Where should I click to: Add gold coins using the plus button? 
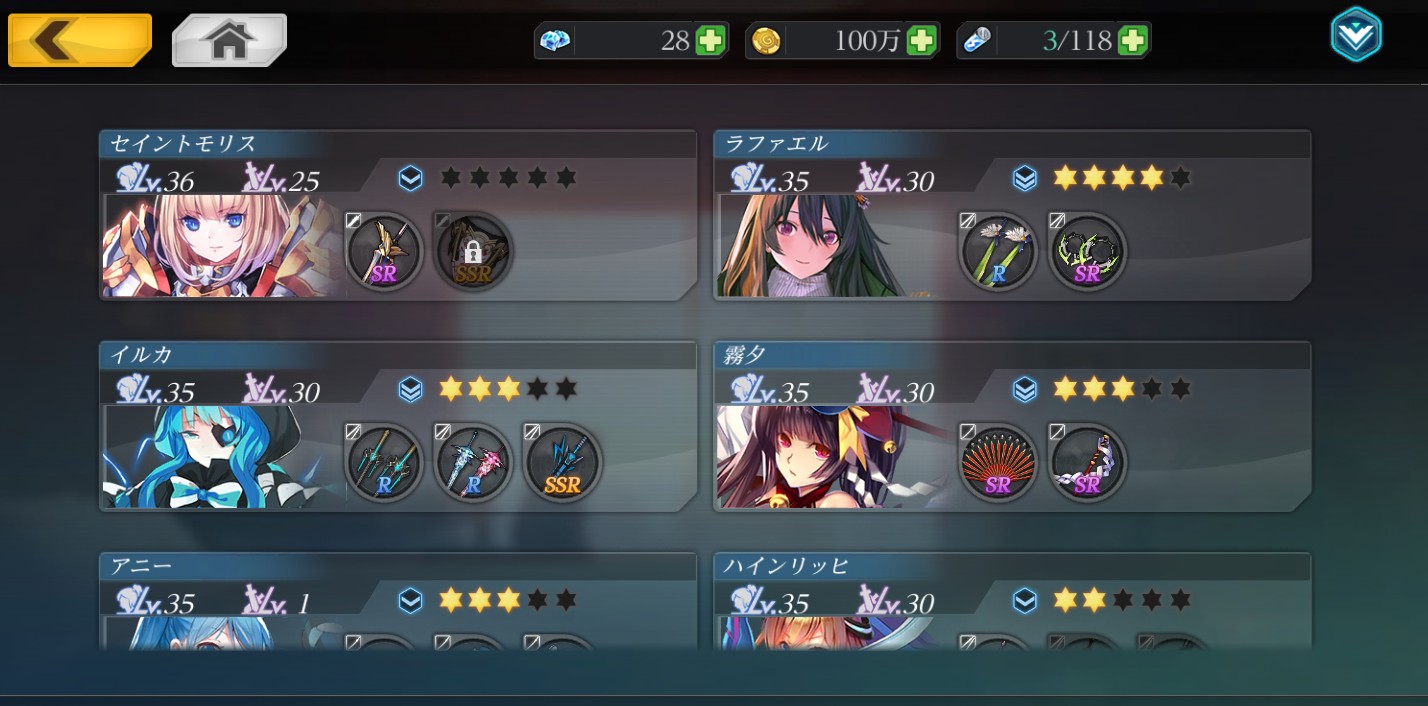tap(921, 41)
